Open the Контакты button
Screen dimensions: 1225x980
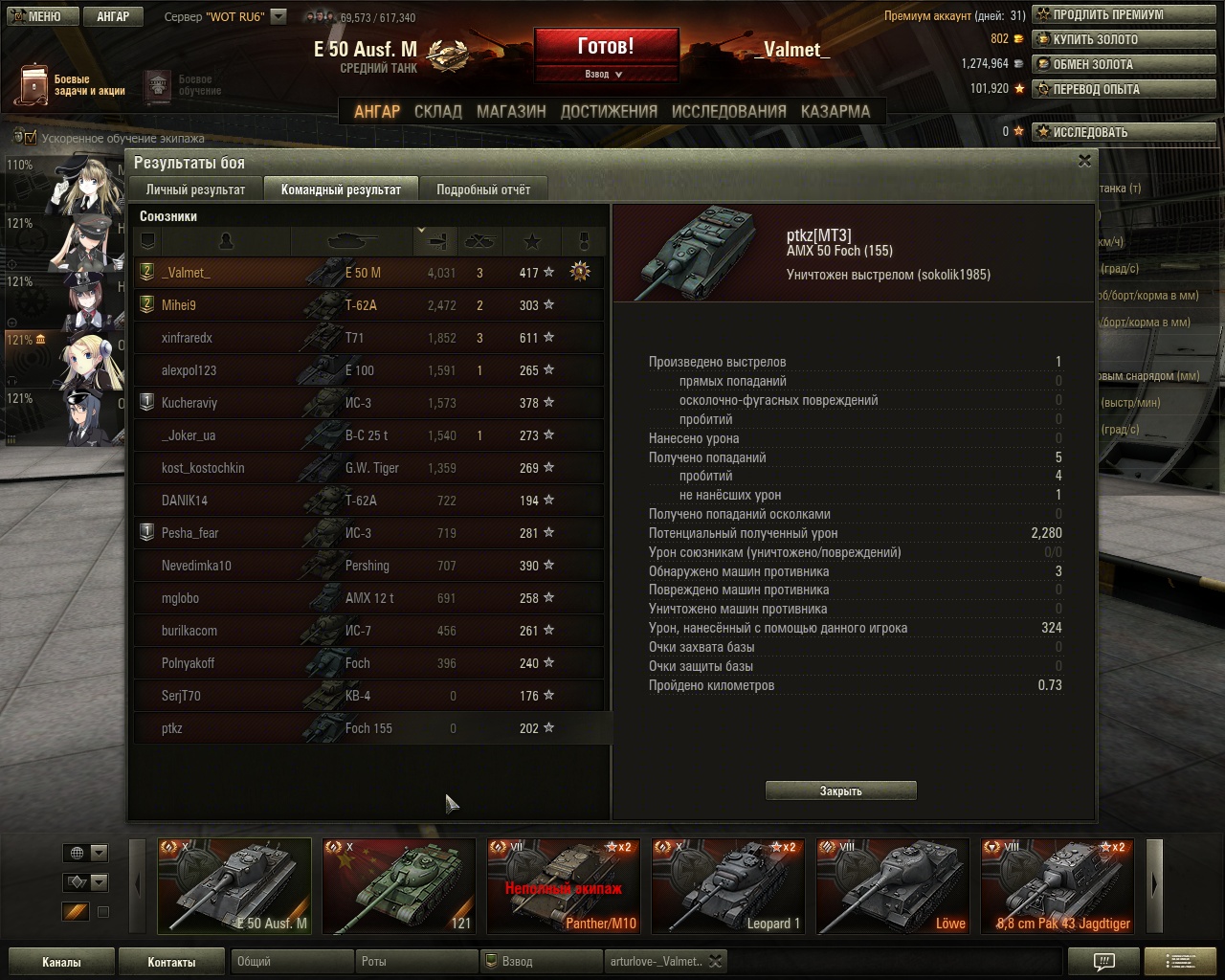(x=171, y=962)
